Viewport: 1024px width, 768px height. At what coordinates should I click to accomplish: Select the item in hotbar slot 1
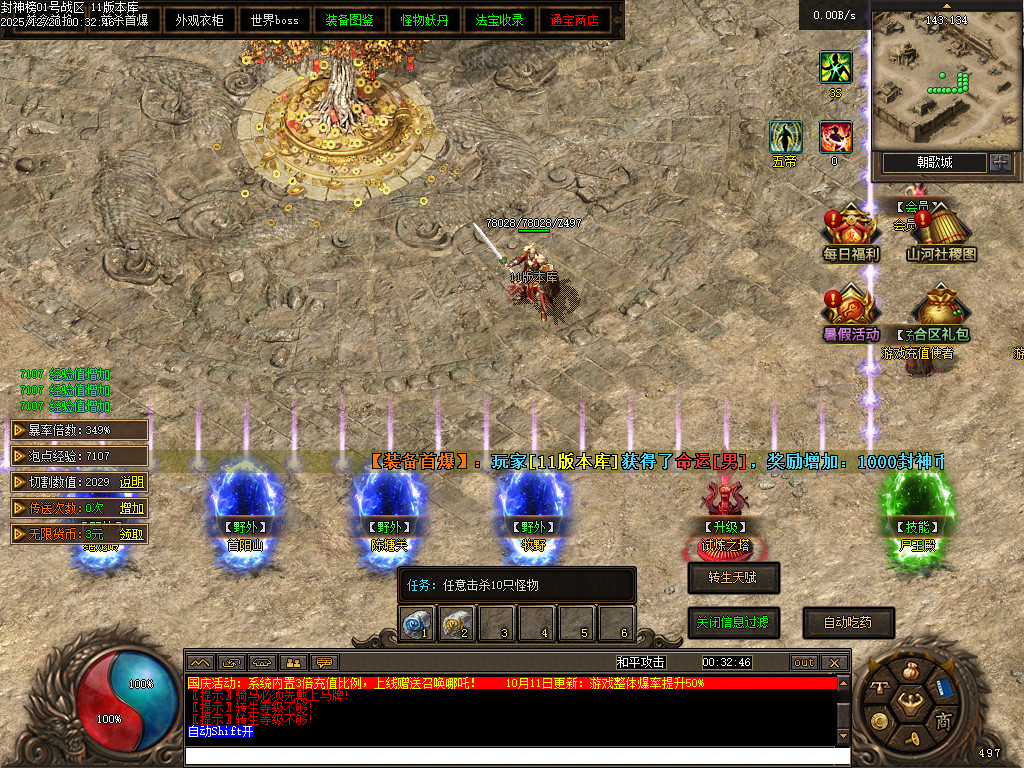[x=416, y=623]
